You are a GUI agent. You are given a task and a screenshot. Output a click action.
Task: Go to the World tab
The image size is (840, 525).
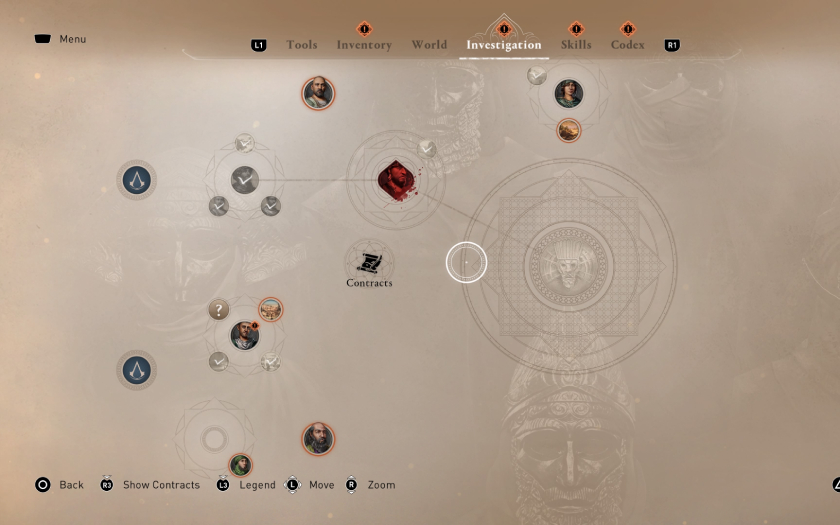[x=429, y=45]
